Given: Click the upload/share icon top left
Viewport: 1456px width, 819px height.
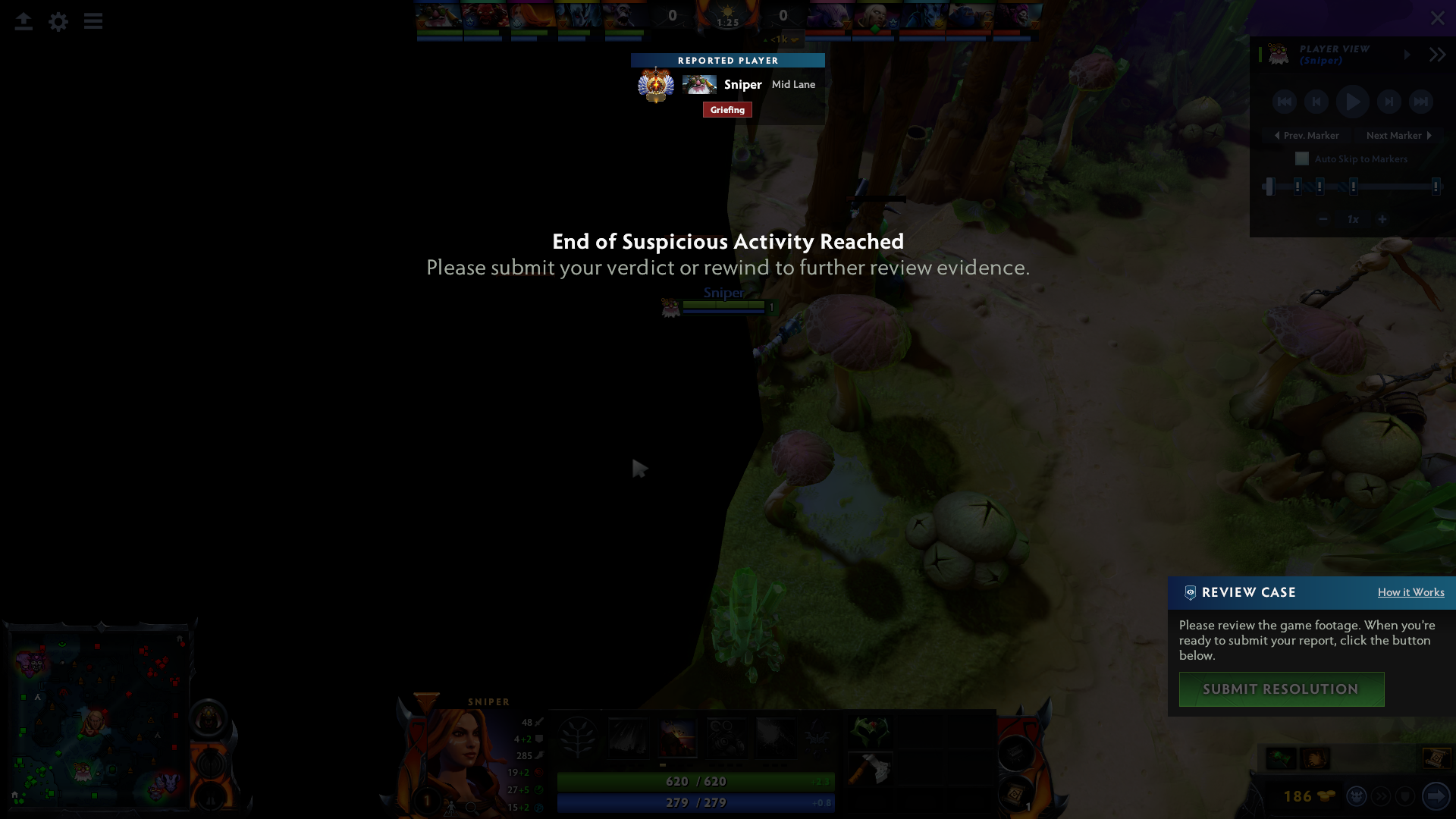Looking at the screenshot, I should pyautogui.click(x=24, y=21).
